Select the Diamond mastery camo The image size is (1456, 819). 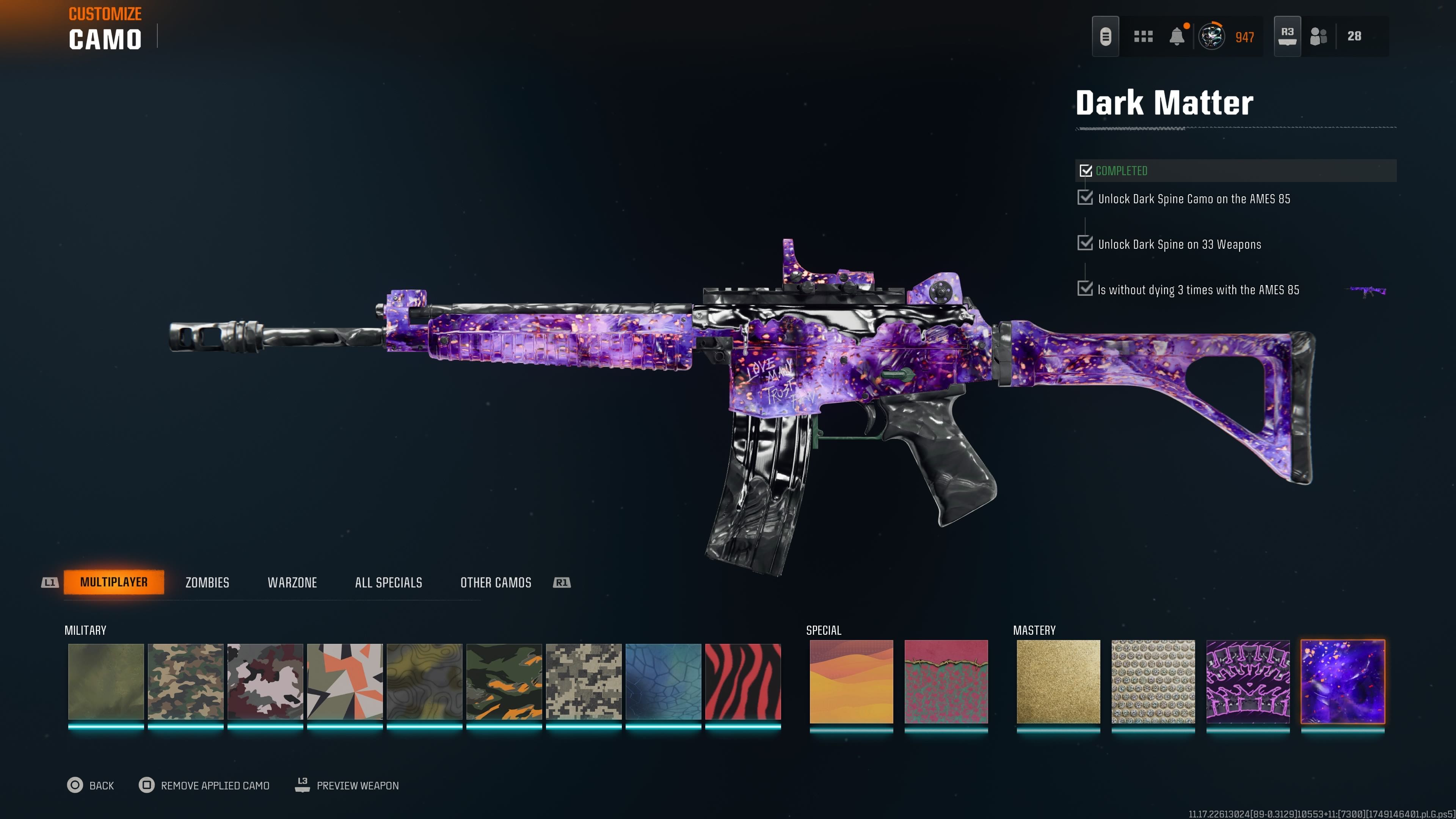click(x=1153, y=682)
